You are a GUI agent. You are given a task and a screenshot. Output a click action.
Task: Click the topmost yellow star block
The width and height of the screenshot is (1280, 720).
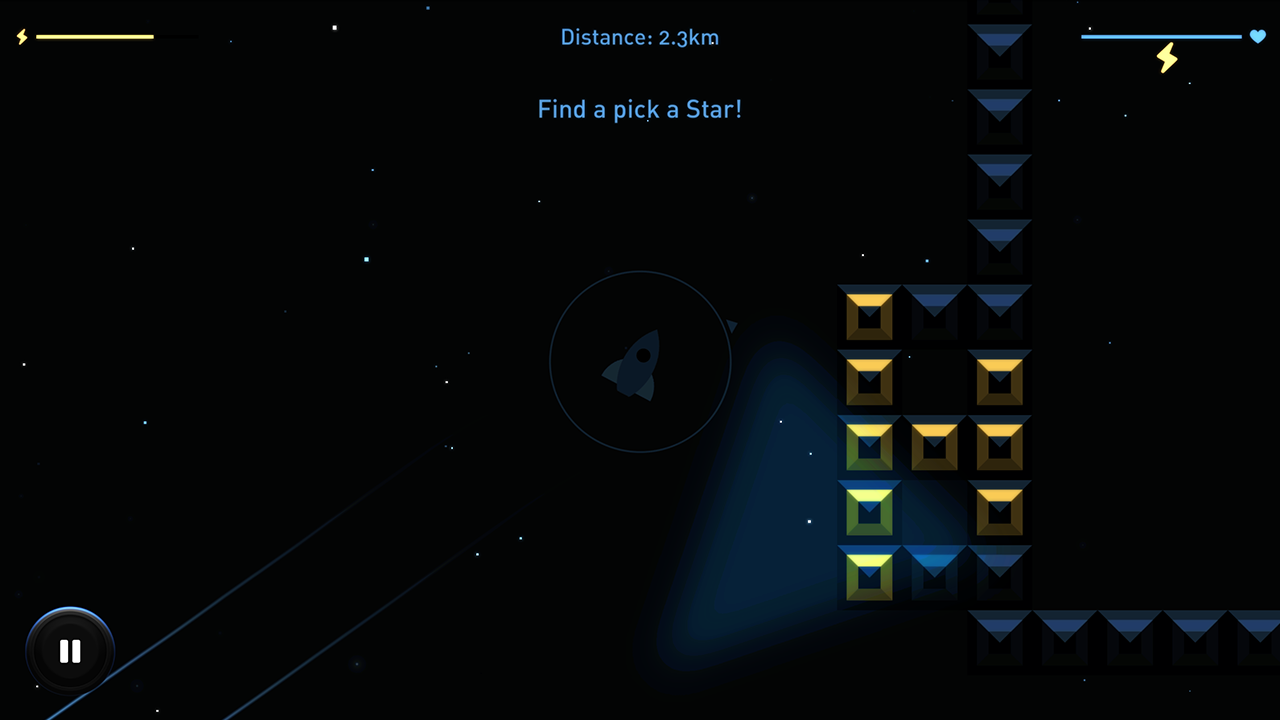(868, 314)
